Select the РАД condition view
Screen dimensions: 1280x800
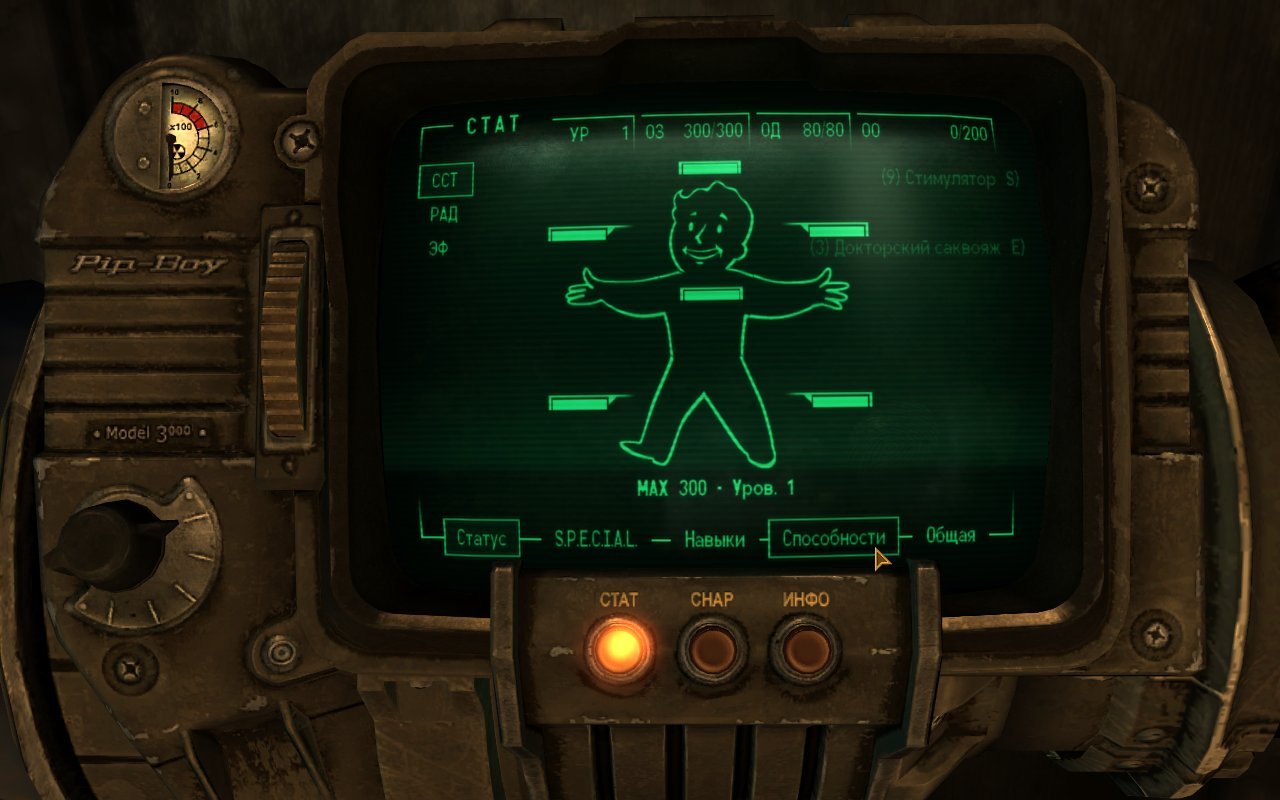444,212
